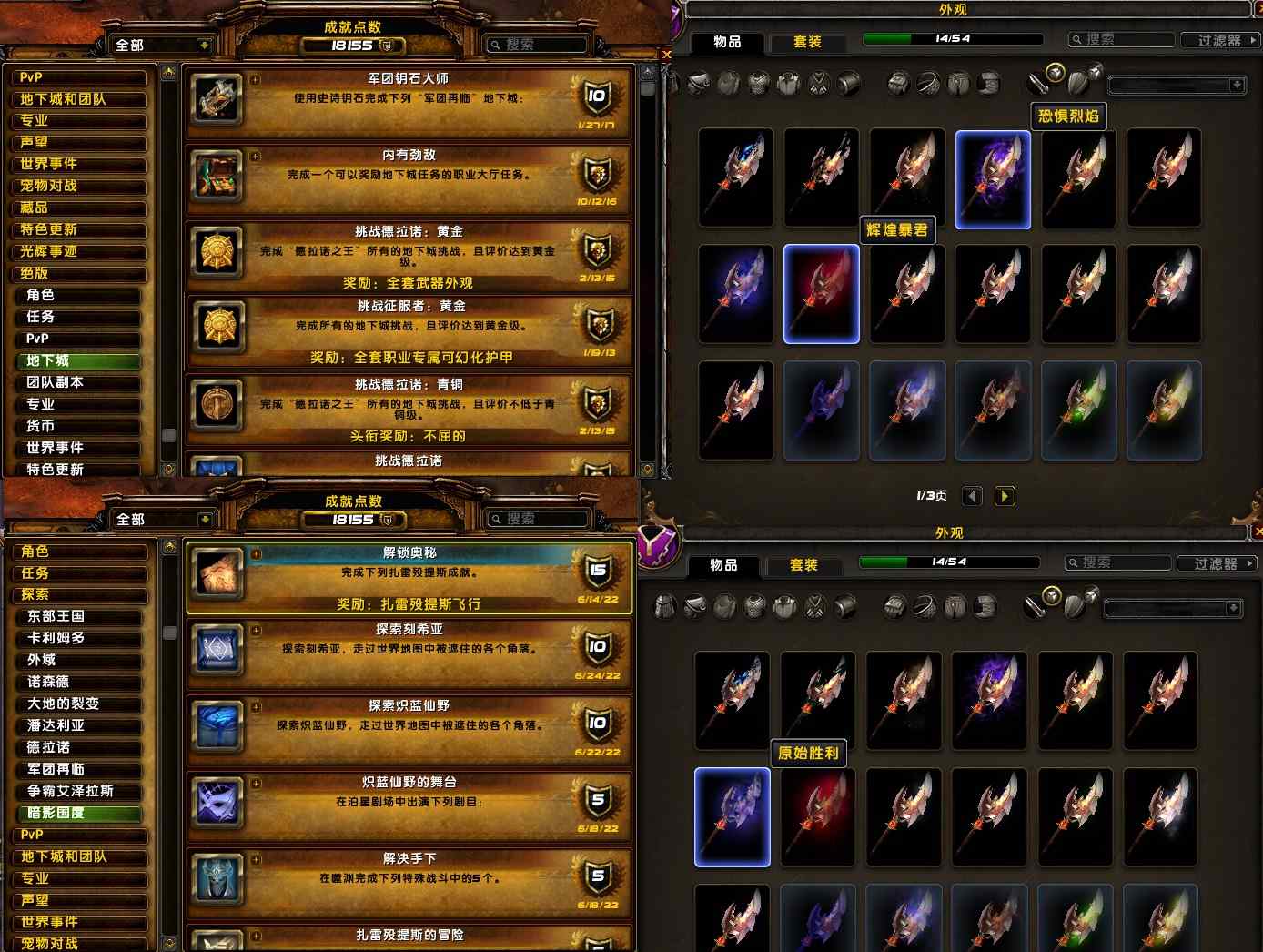Select the 炽蓝仙野的舞台 achievement
Viewport: 1263px width, 952px height.
(x=408, y=803)
